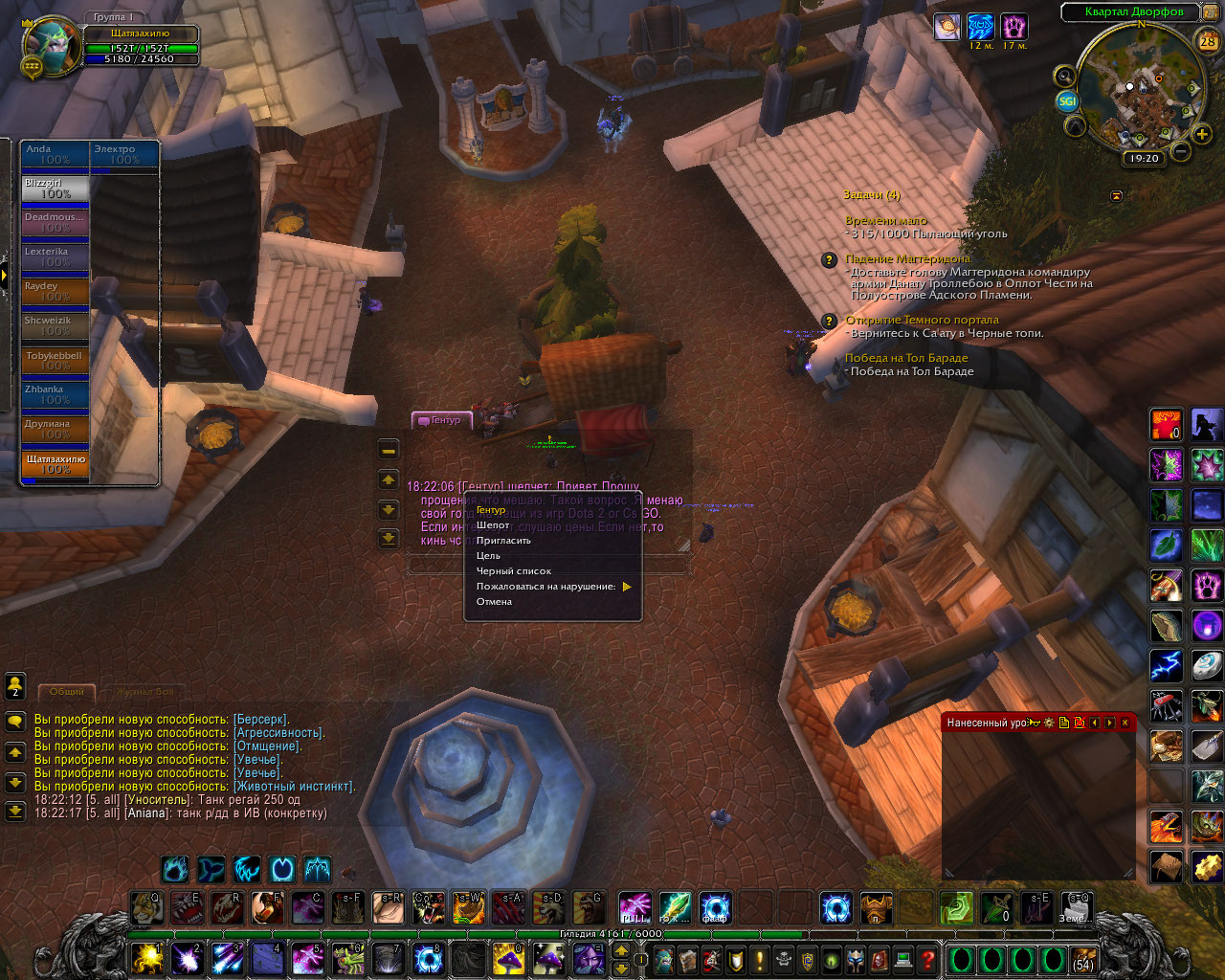Zoom out the minimap with minus button
This screenshot has height=980, width=1225.
[1181, 151]
